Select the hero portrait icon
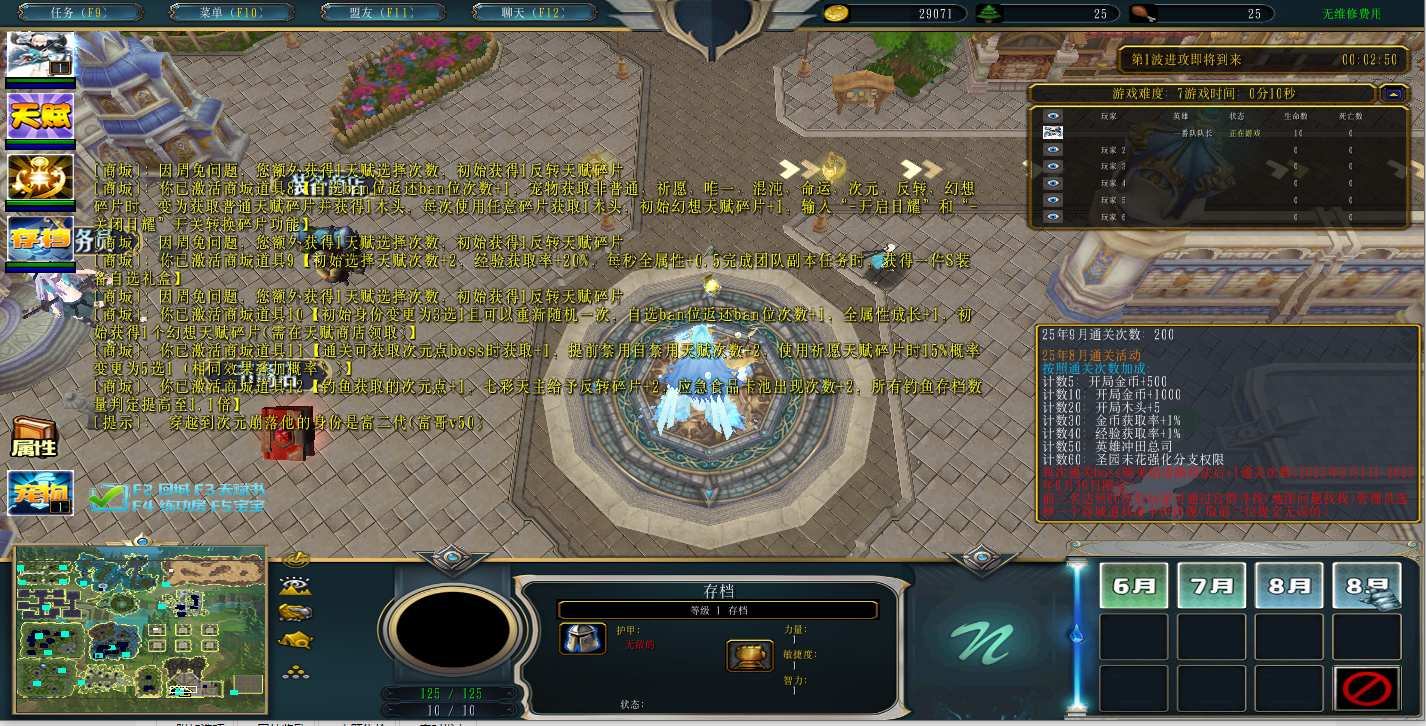This screenshot has width=1426, height=726. point(41,55)
